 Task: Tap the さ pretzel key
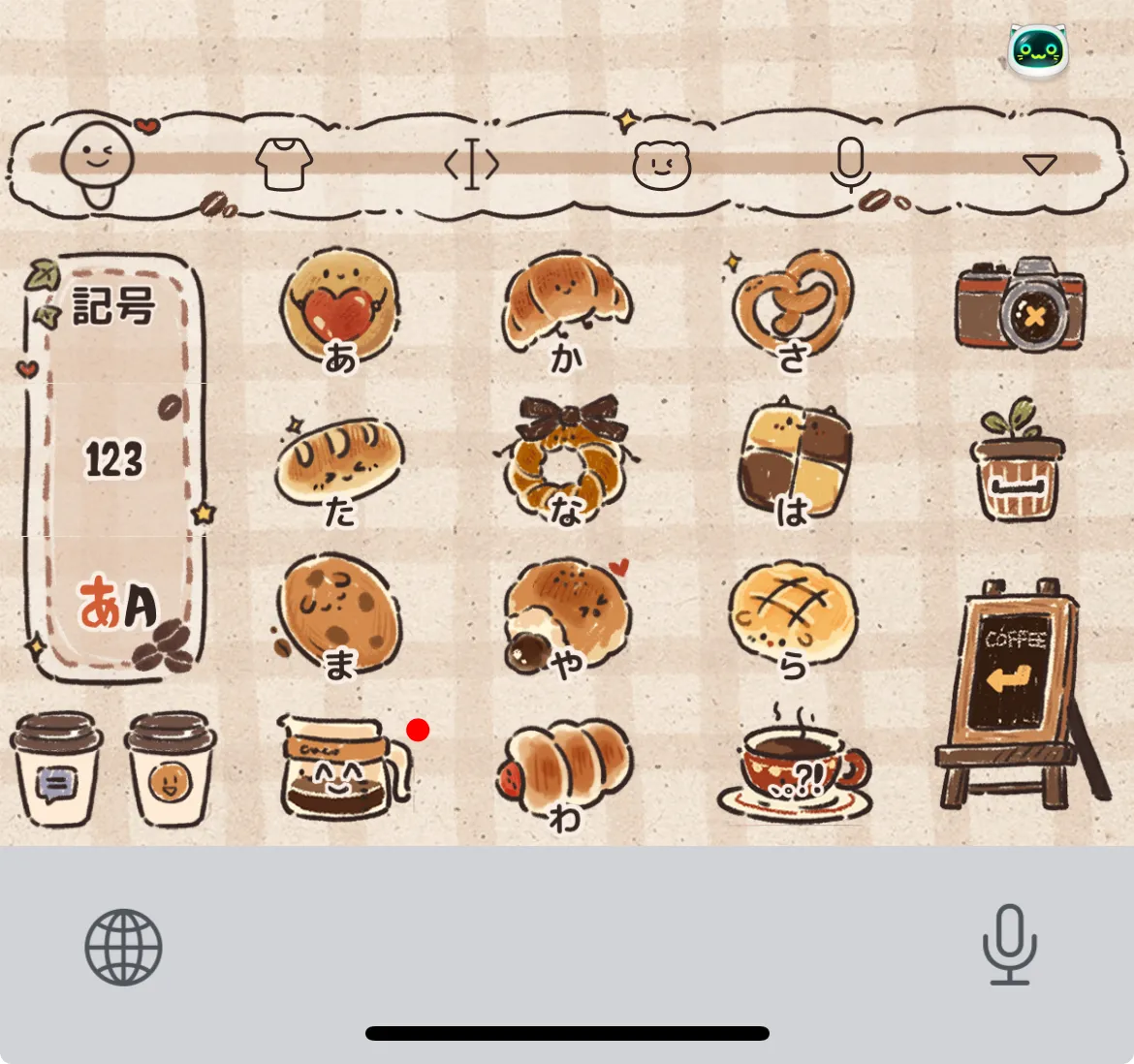click(793, 312)
